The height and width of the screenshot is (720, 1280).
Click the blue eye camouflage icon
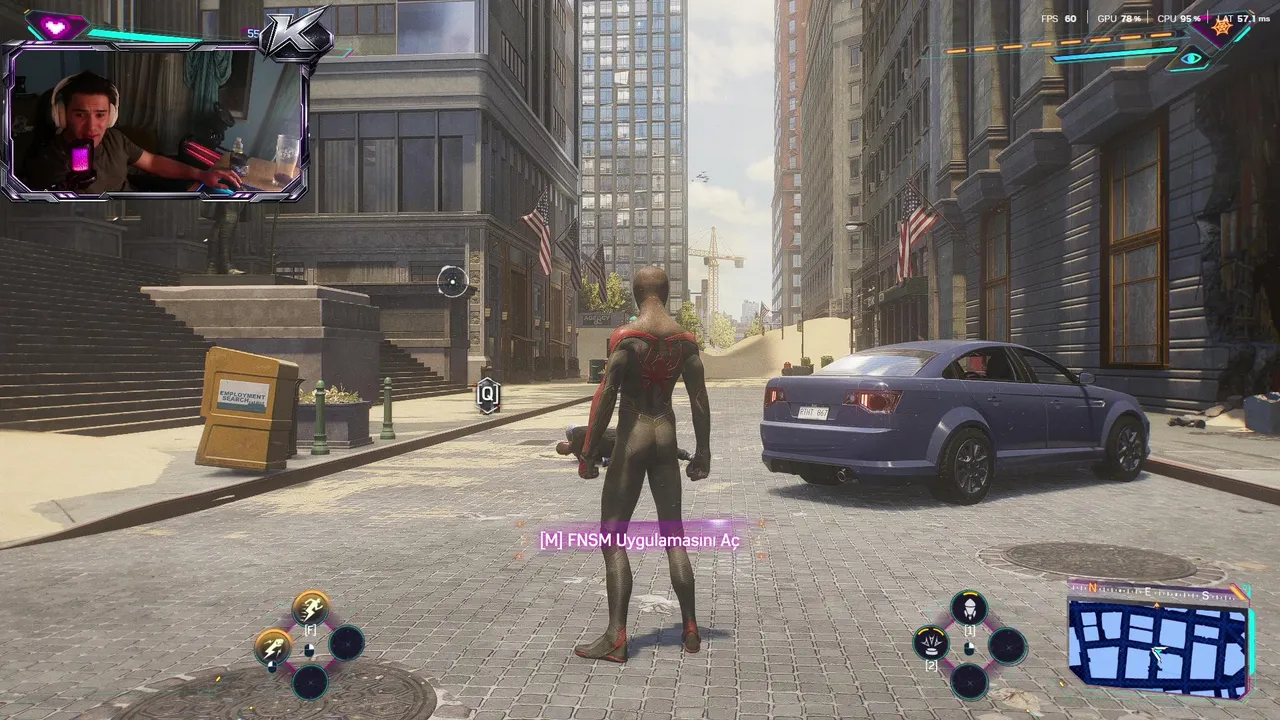pyautogui.click(x=1191, y=59)
